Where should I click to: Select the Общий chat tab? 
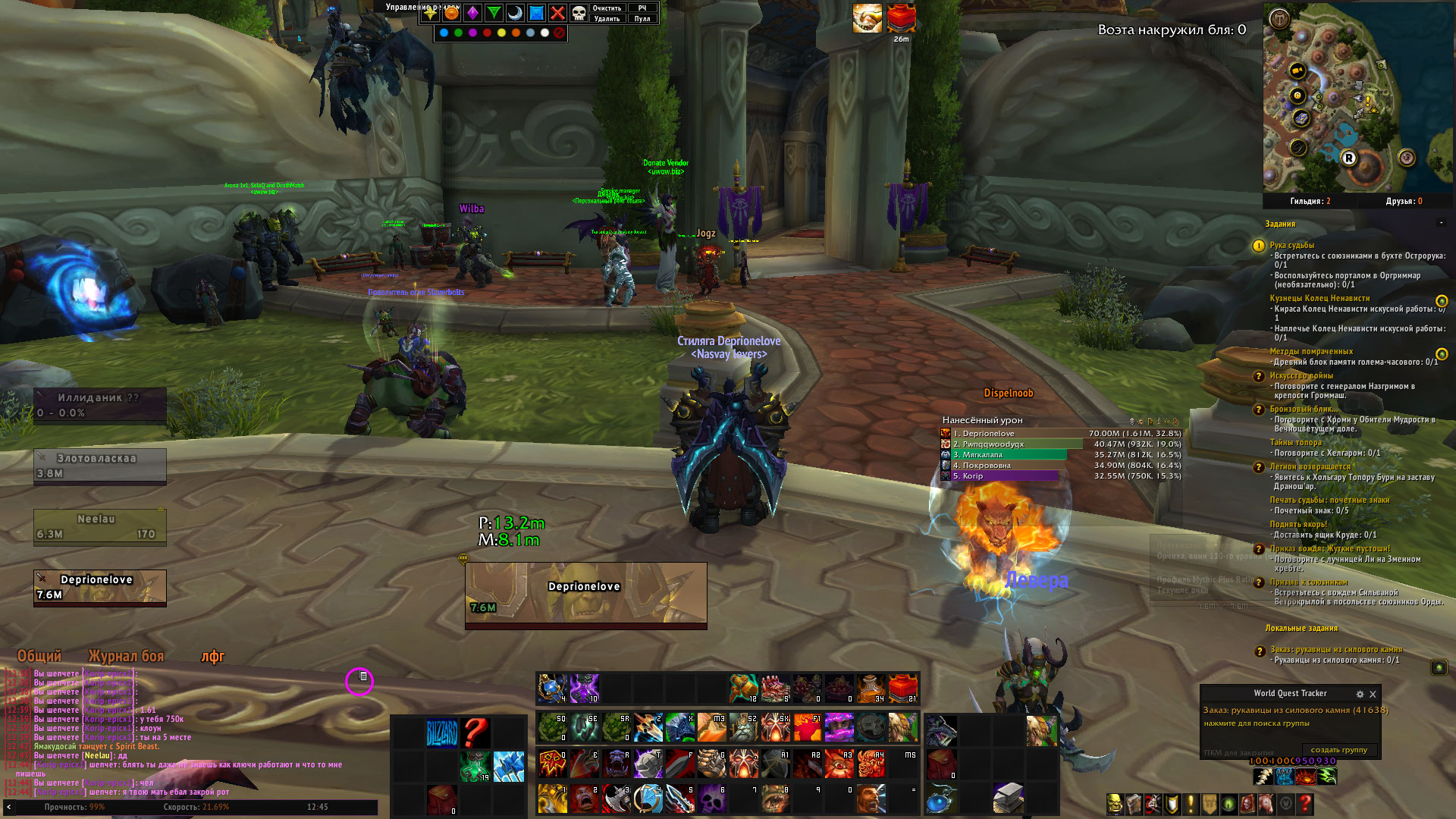pyautogui.click(x=39, y=656)
